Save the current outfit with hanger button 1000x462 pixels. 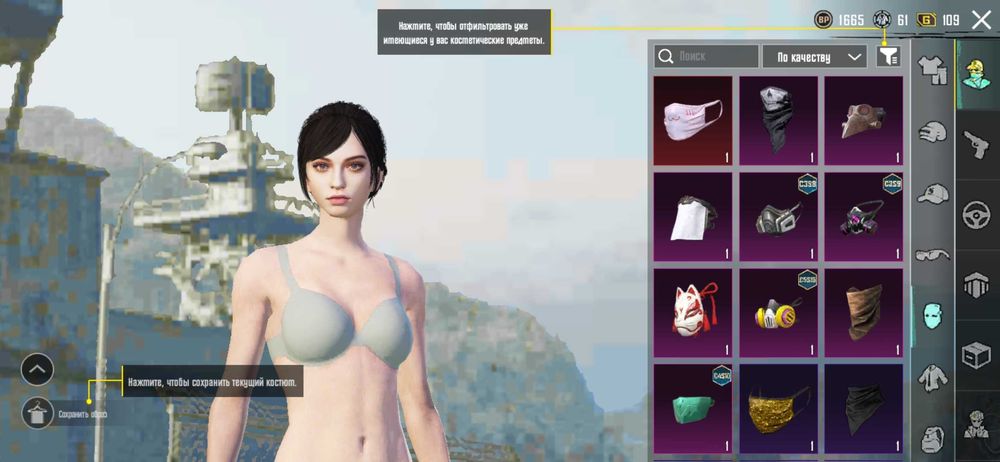click(x=37, y=412)
